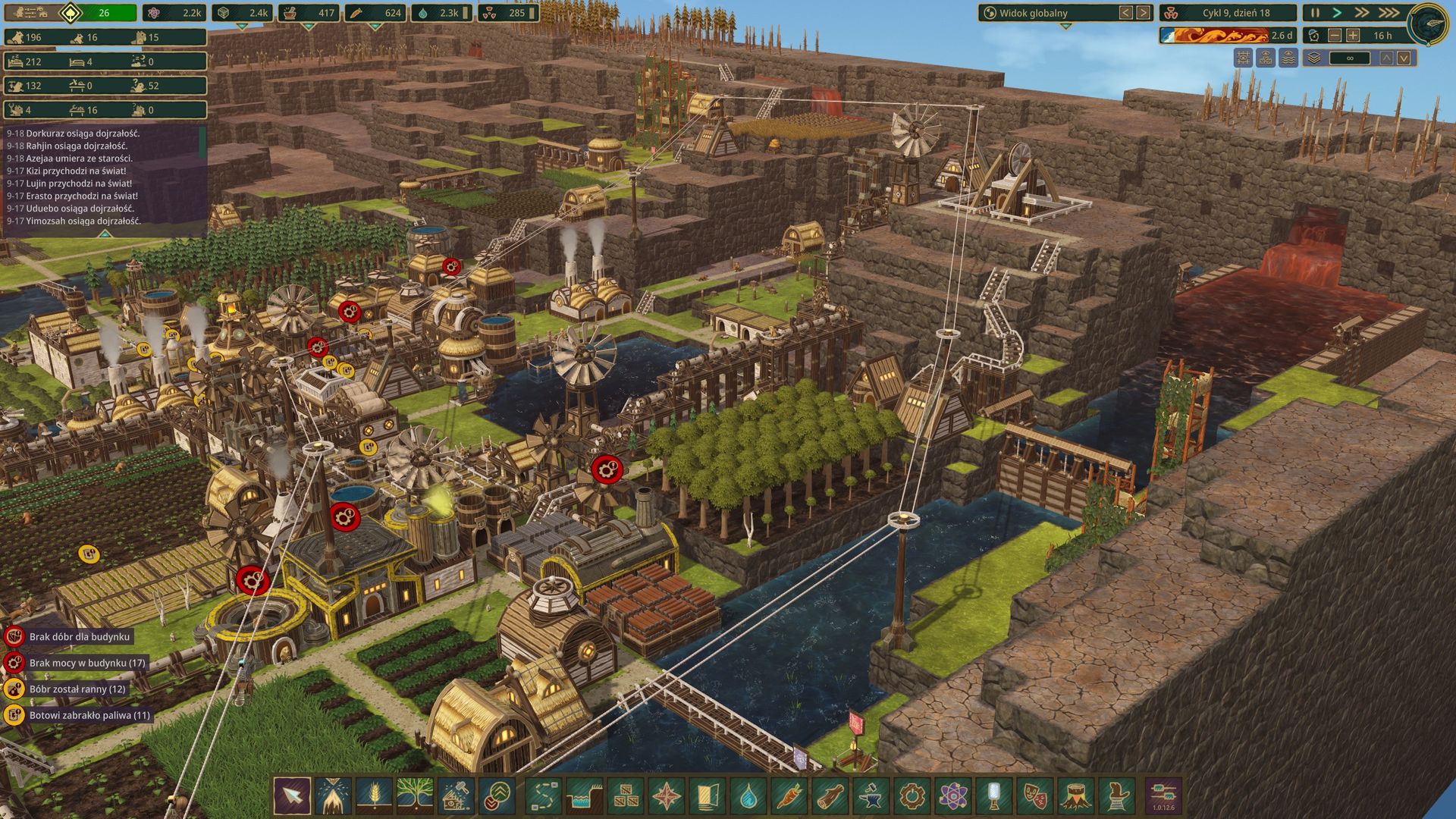1456x819 pixels.
Task: Lower the visible layer level
Action: pyautogui.click(x=1404, y=58)
